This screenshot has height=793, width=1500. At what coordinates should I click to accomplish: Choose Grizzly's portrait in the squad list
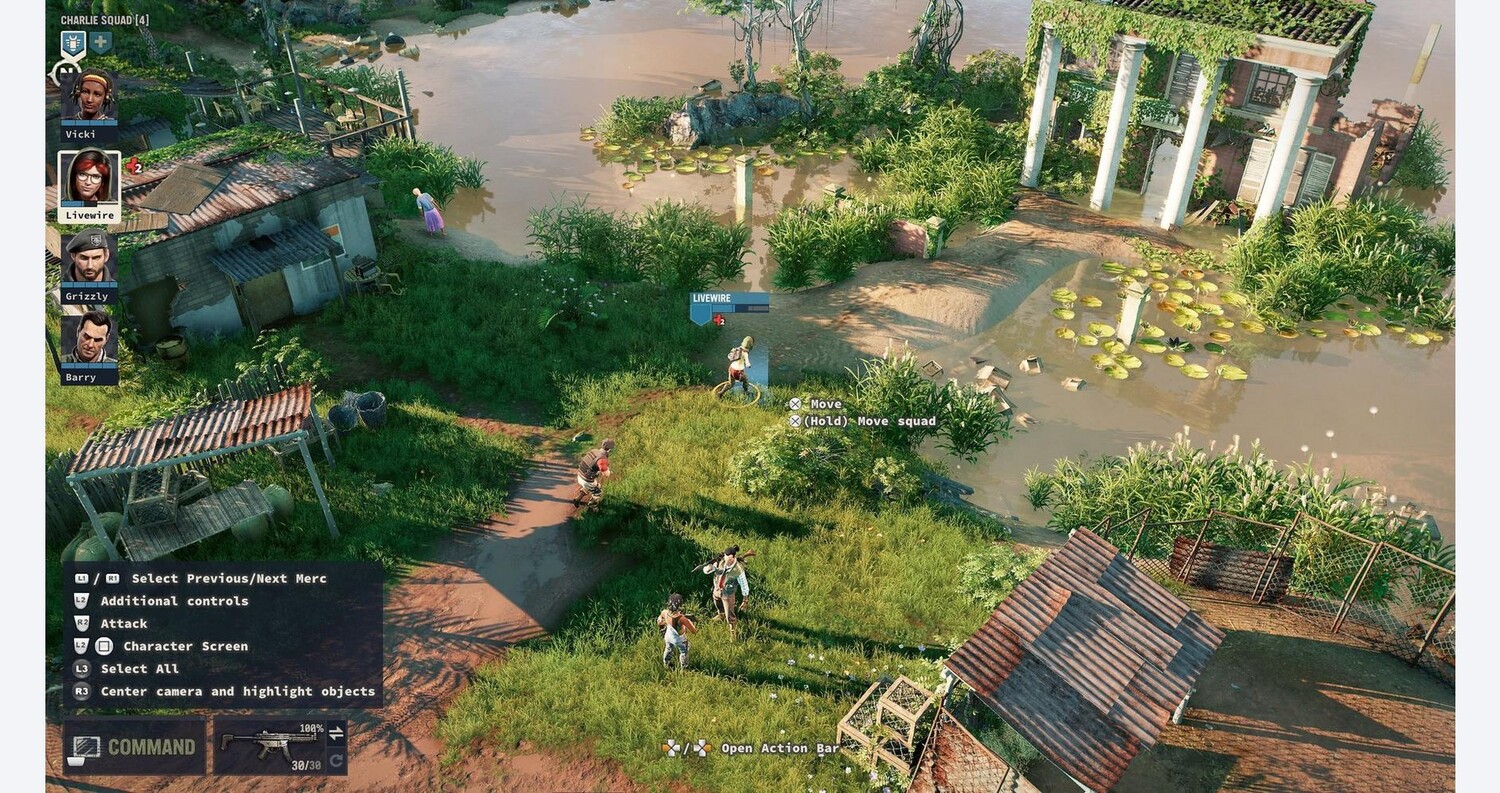click(89, 259)
